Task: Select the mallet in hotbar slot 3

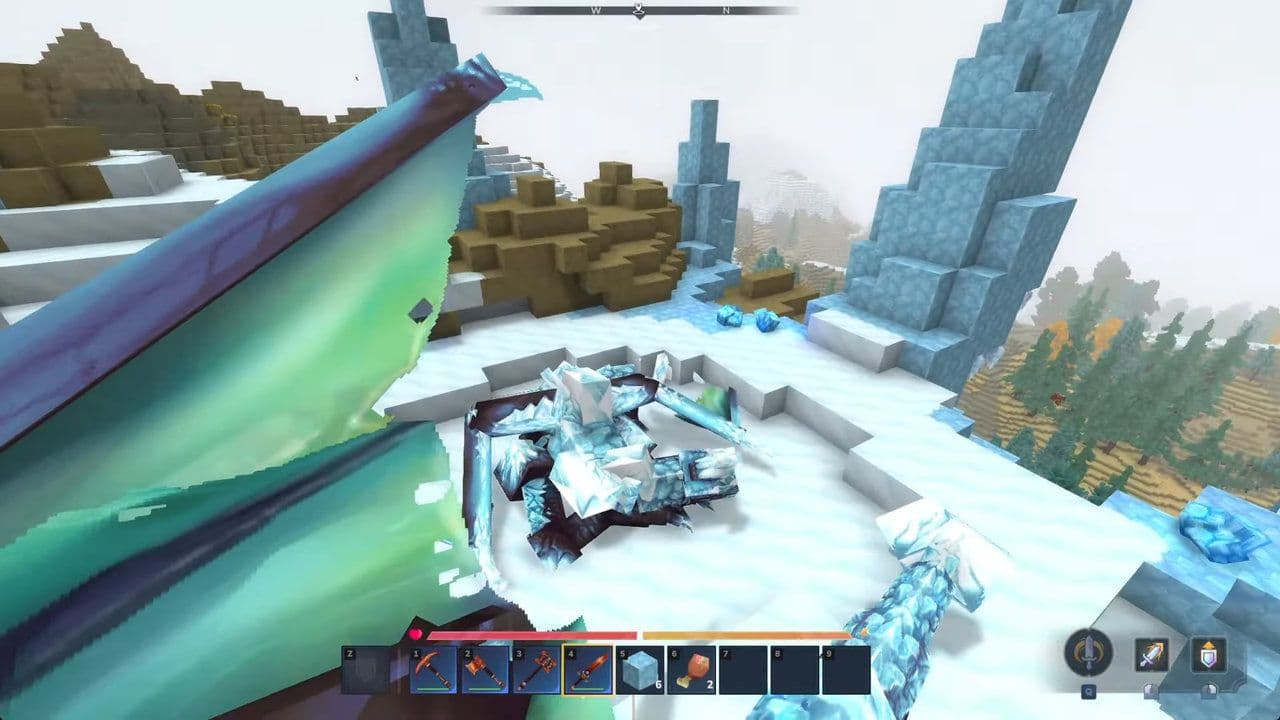Action: [x=538, y=670]
